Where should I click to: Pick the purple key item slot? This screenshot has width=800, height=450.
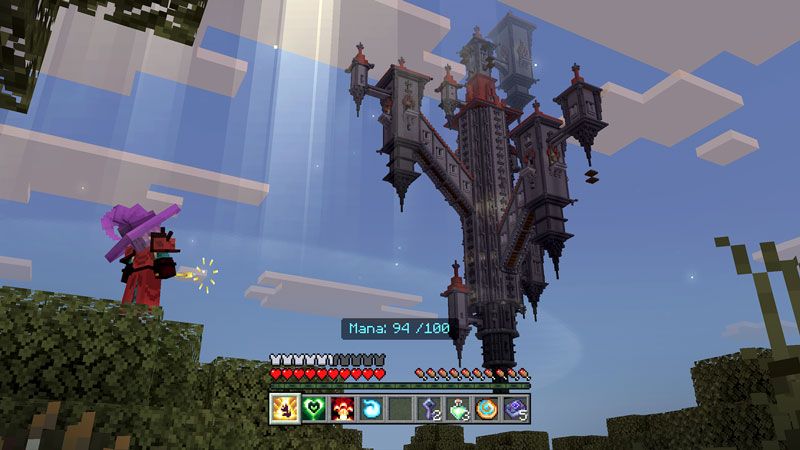coord(430,409)
